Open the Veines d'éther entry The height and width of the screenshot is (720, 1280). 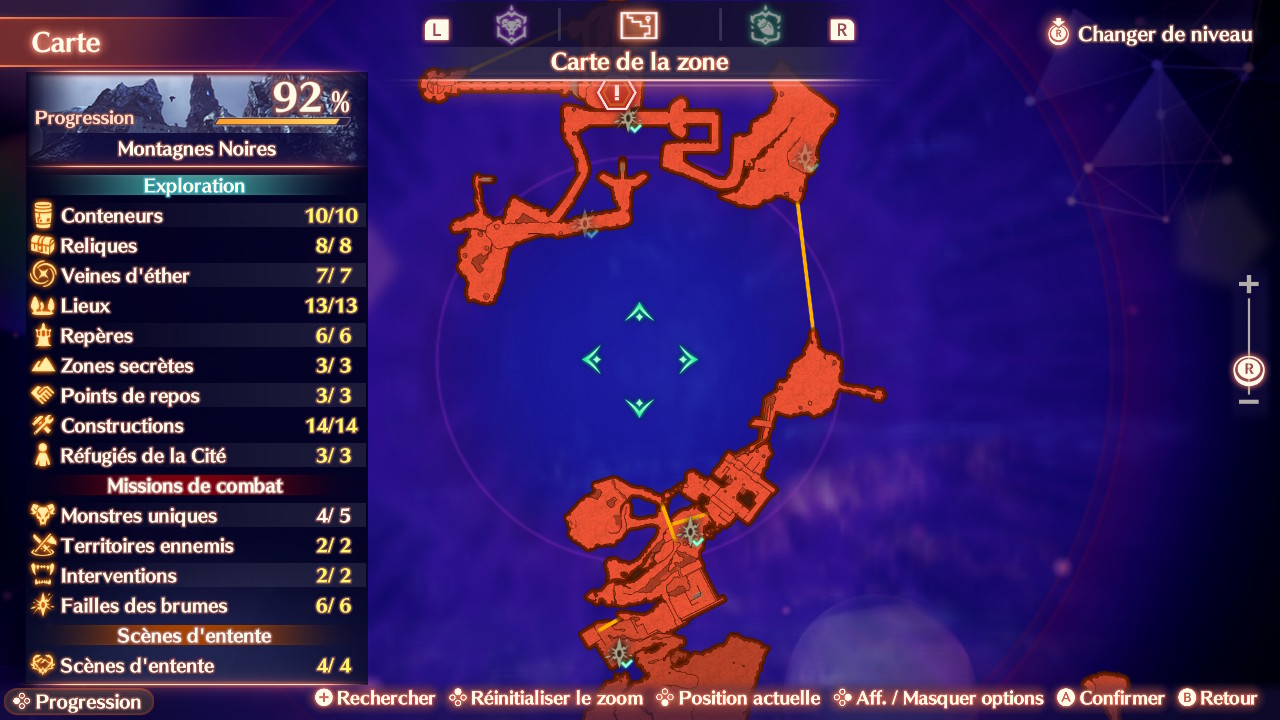196,275
